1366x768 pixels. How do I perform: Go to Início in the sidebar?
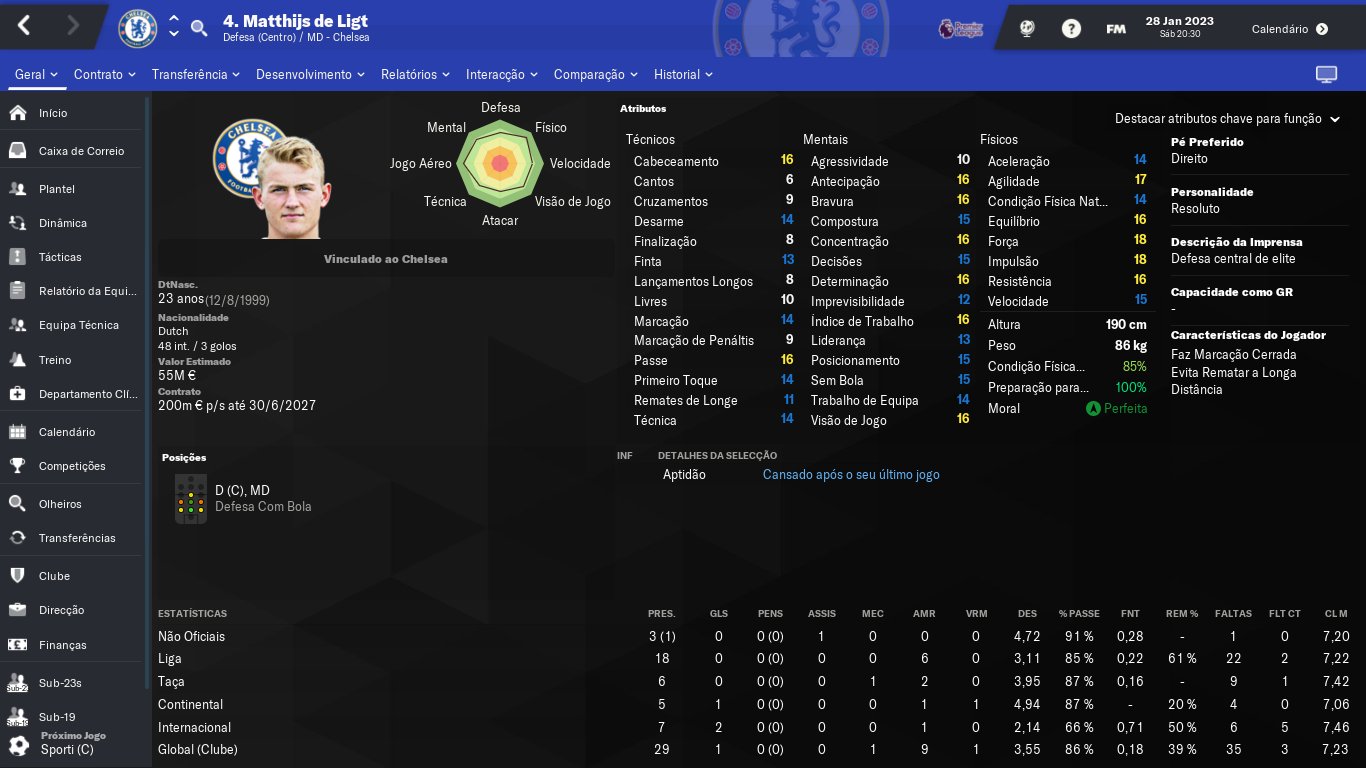pyautogui.click(x=53, y=113)
